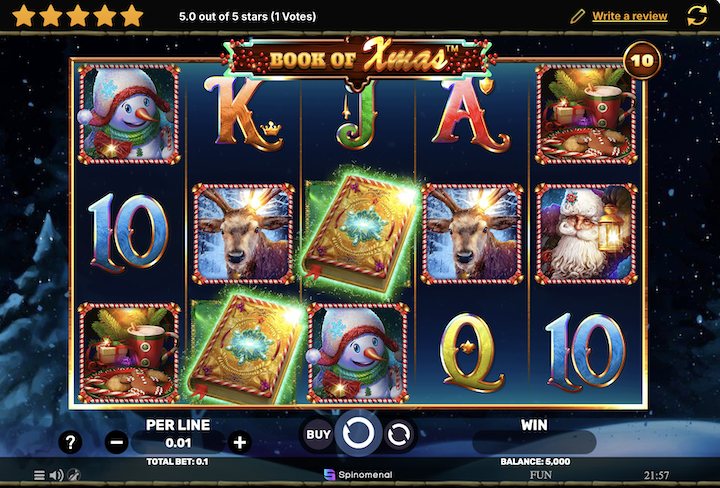The height and width of the screenshot is (488, 720).
Task: Click the 10 paylines badge
Action: [641, 62]
